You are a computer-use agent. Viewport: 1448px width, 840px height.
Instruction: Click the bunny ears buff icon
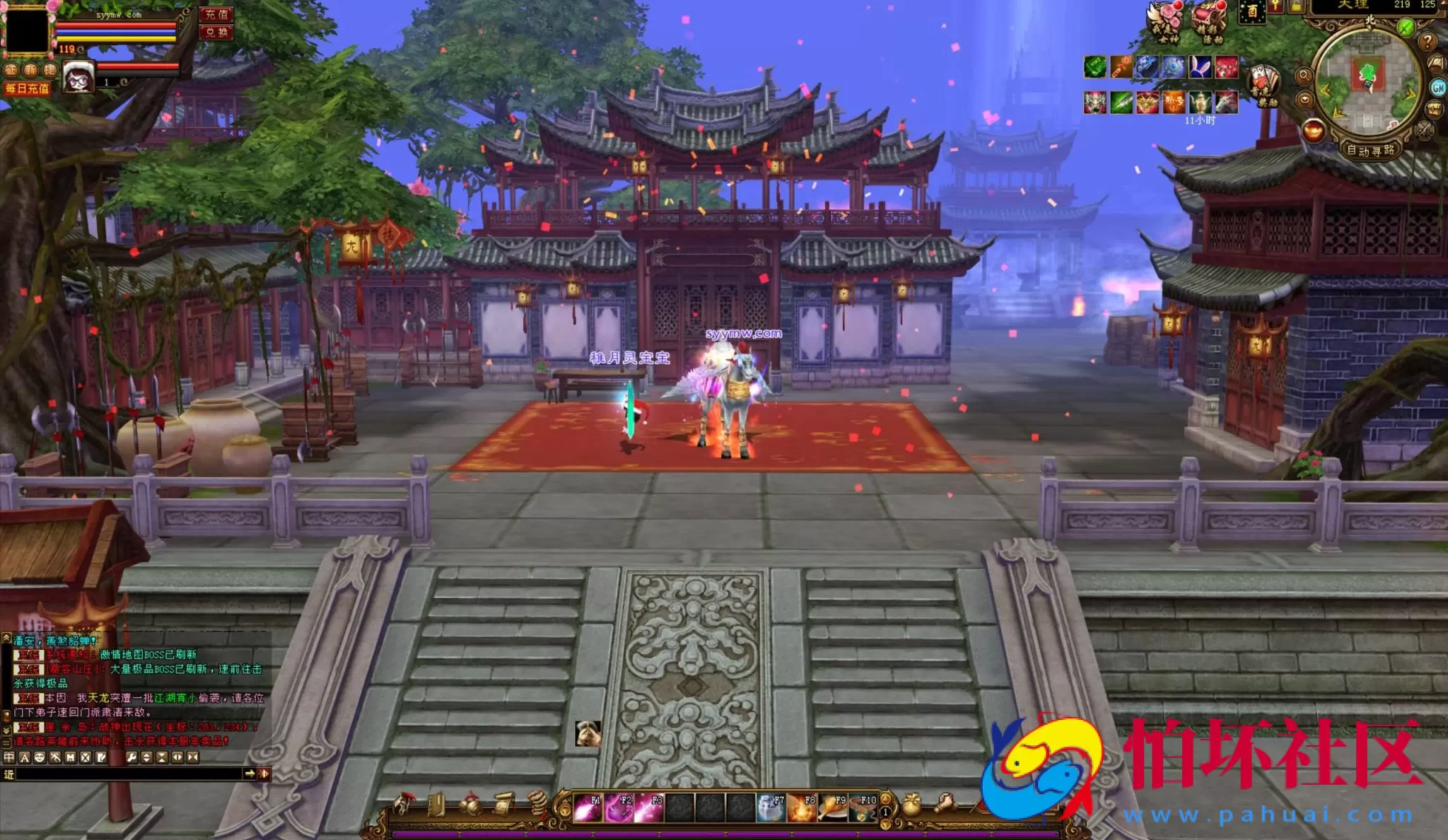(1200, 68)
